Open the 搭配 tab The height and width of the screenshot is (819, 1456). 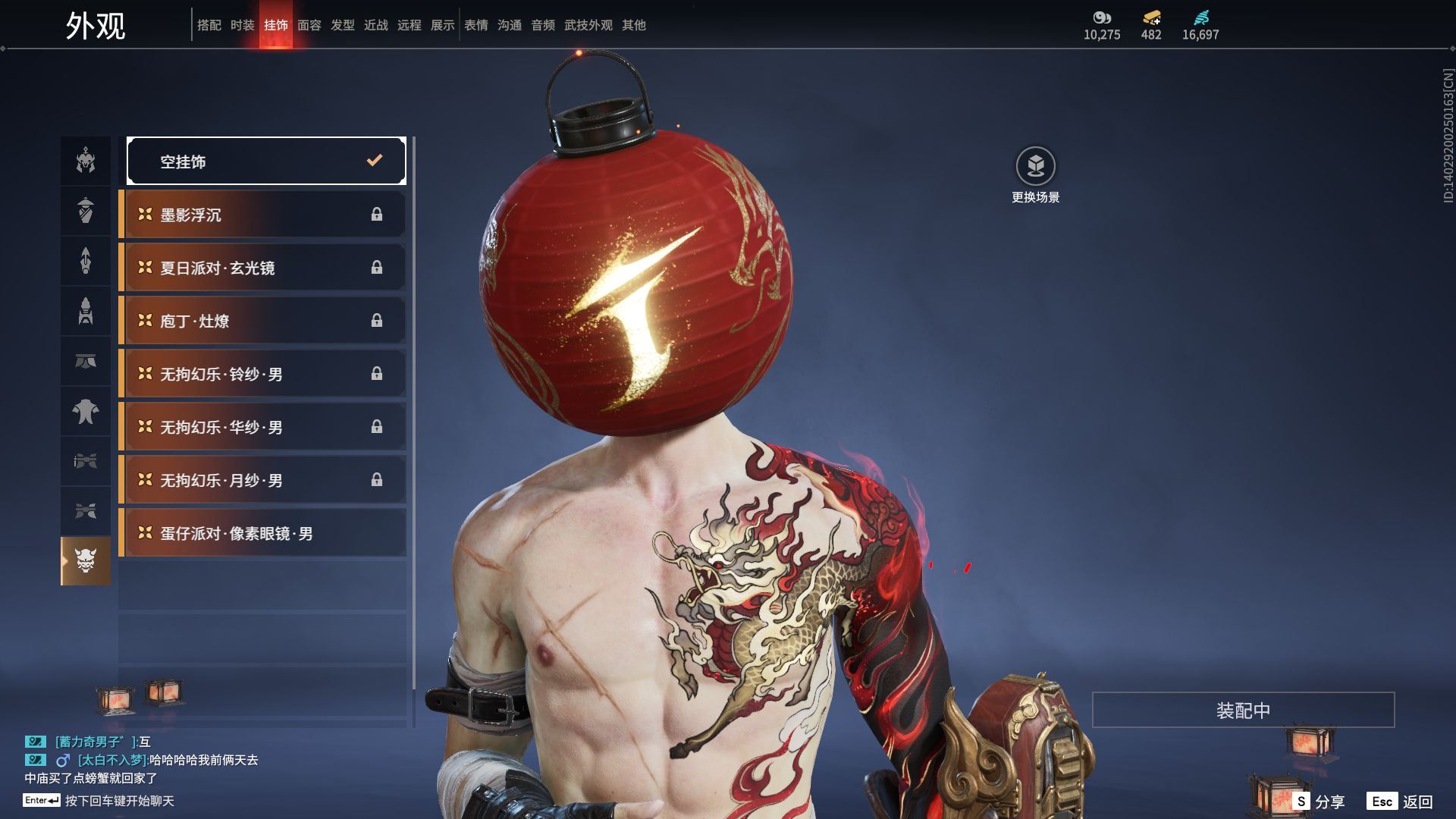coord(209,25)
